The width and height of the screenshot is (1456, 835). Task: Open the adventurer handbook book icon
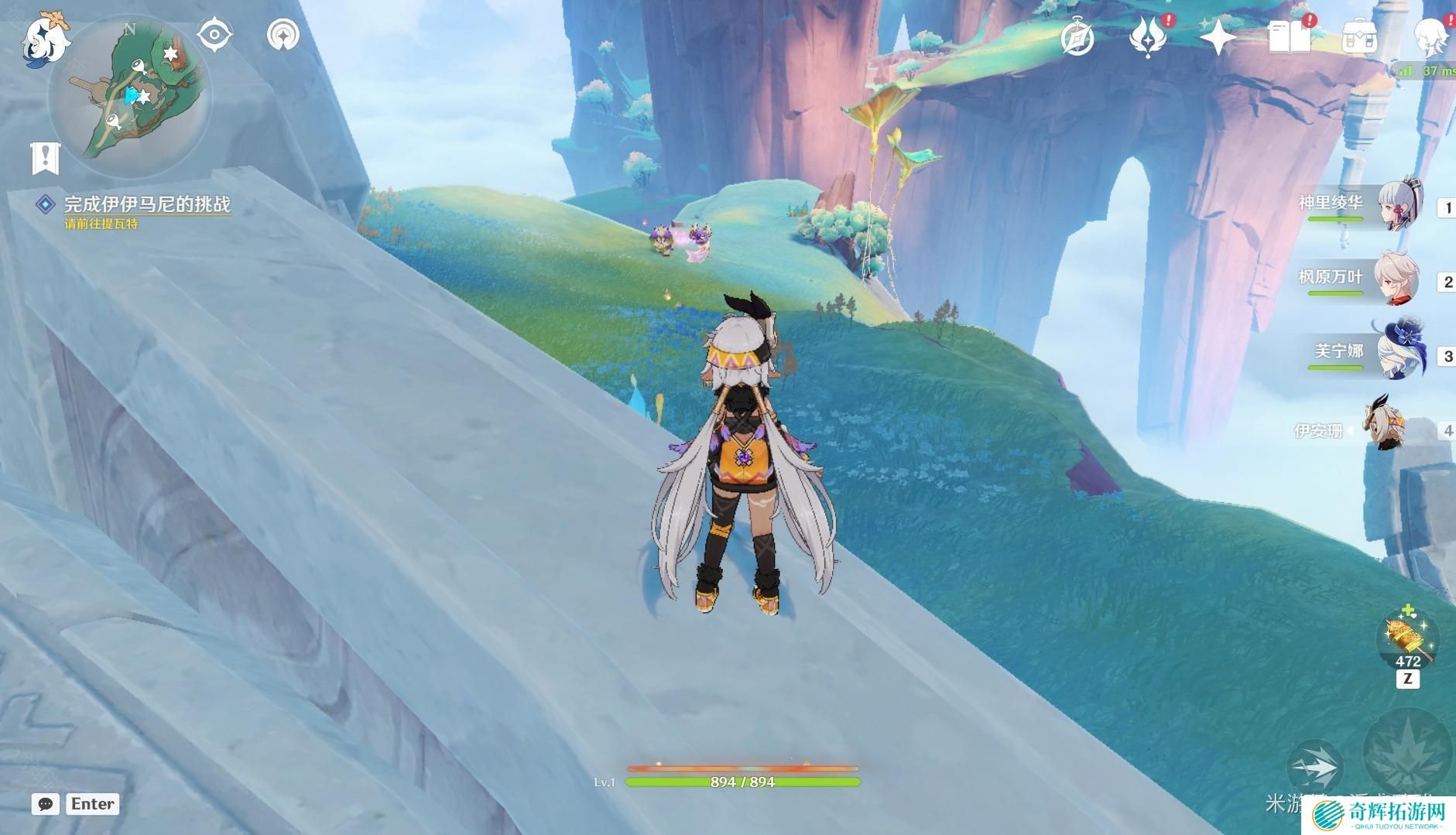pyautogui.click(x=1289, y=37)
